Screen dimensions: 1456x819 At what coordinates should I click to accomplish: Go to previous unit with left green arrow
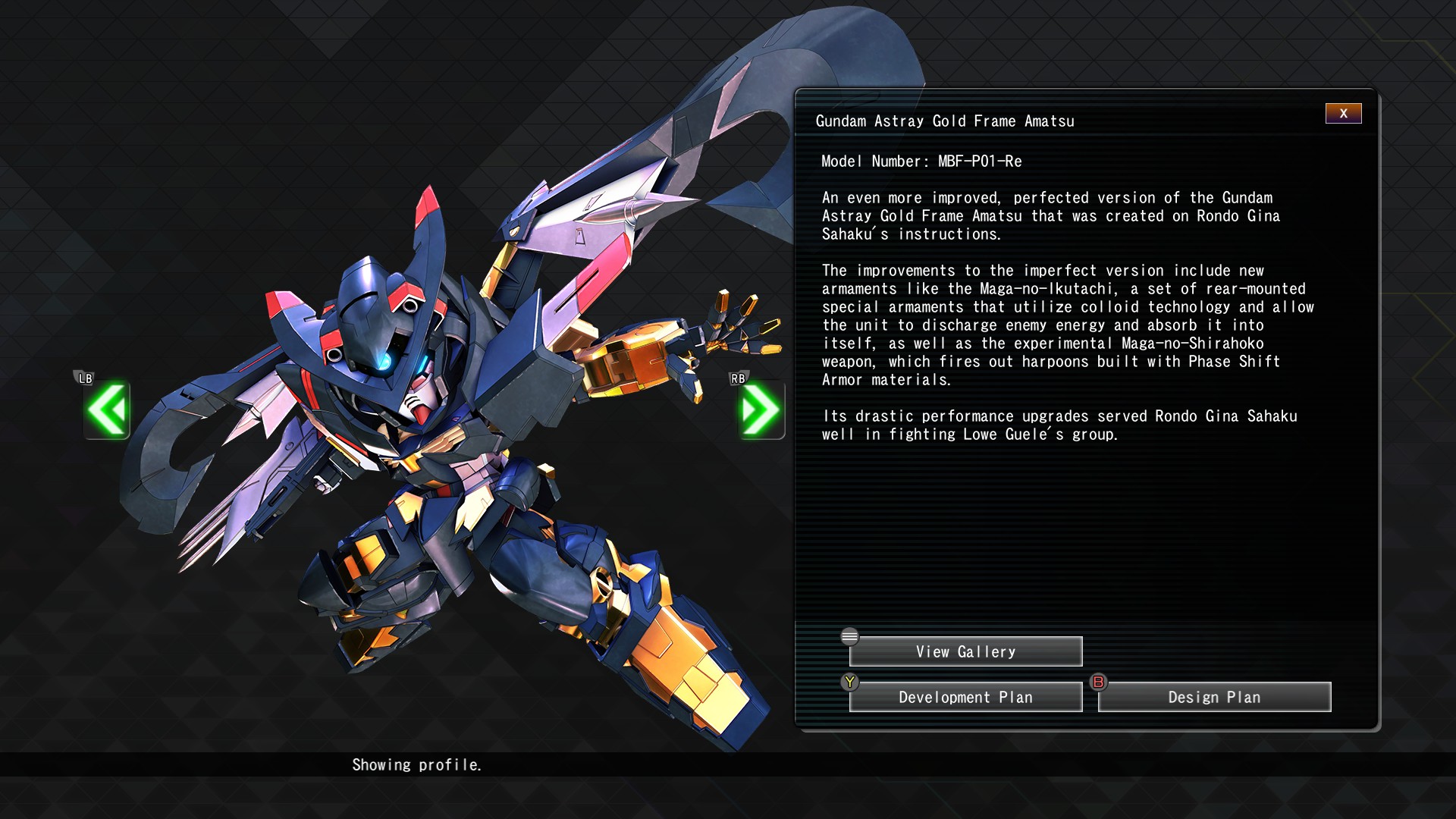click(107, 410)
